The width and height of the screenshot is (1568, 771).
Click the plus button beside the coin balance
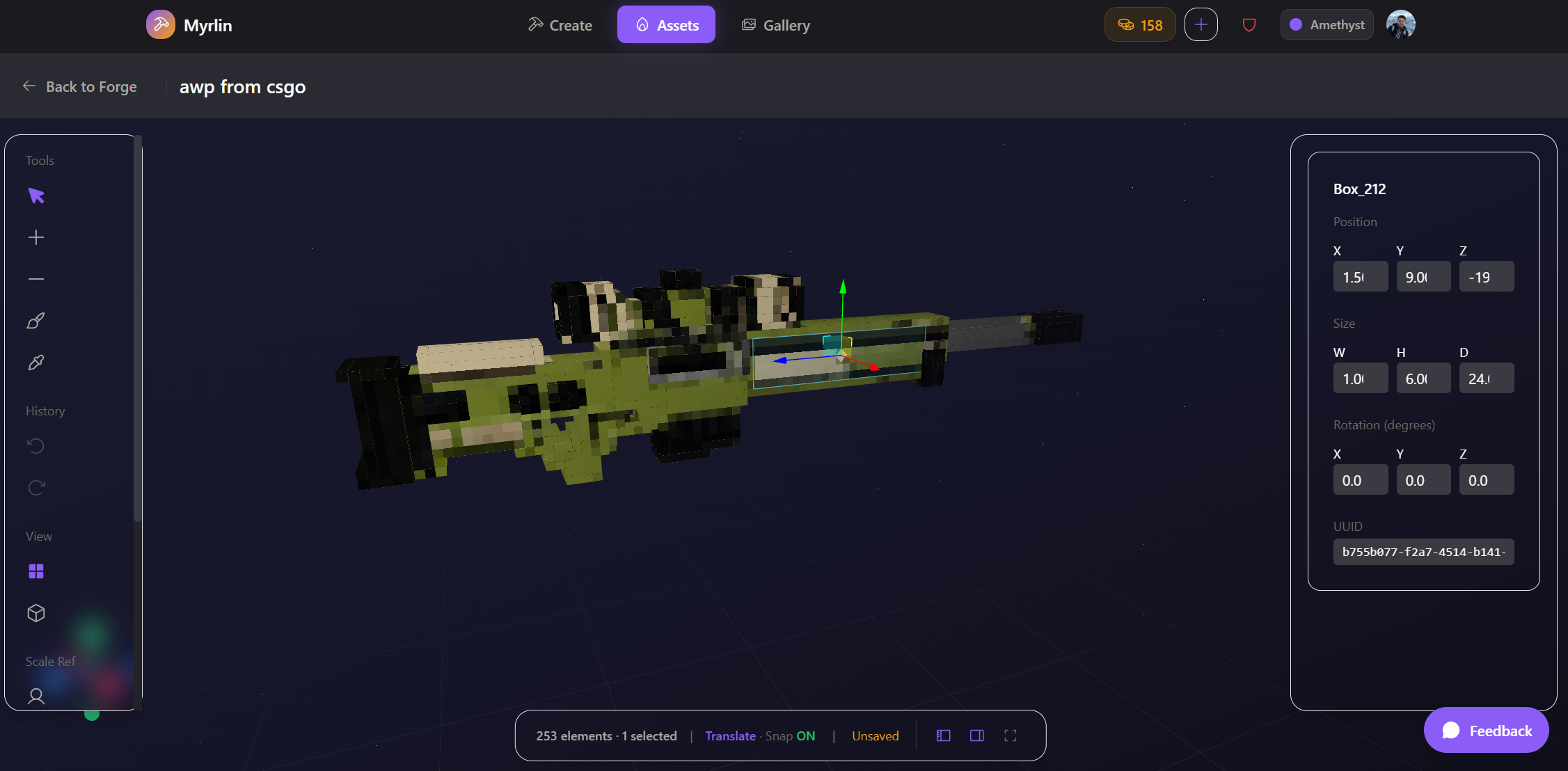[x=1201, y=25]
